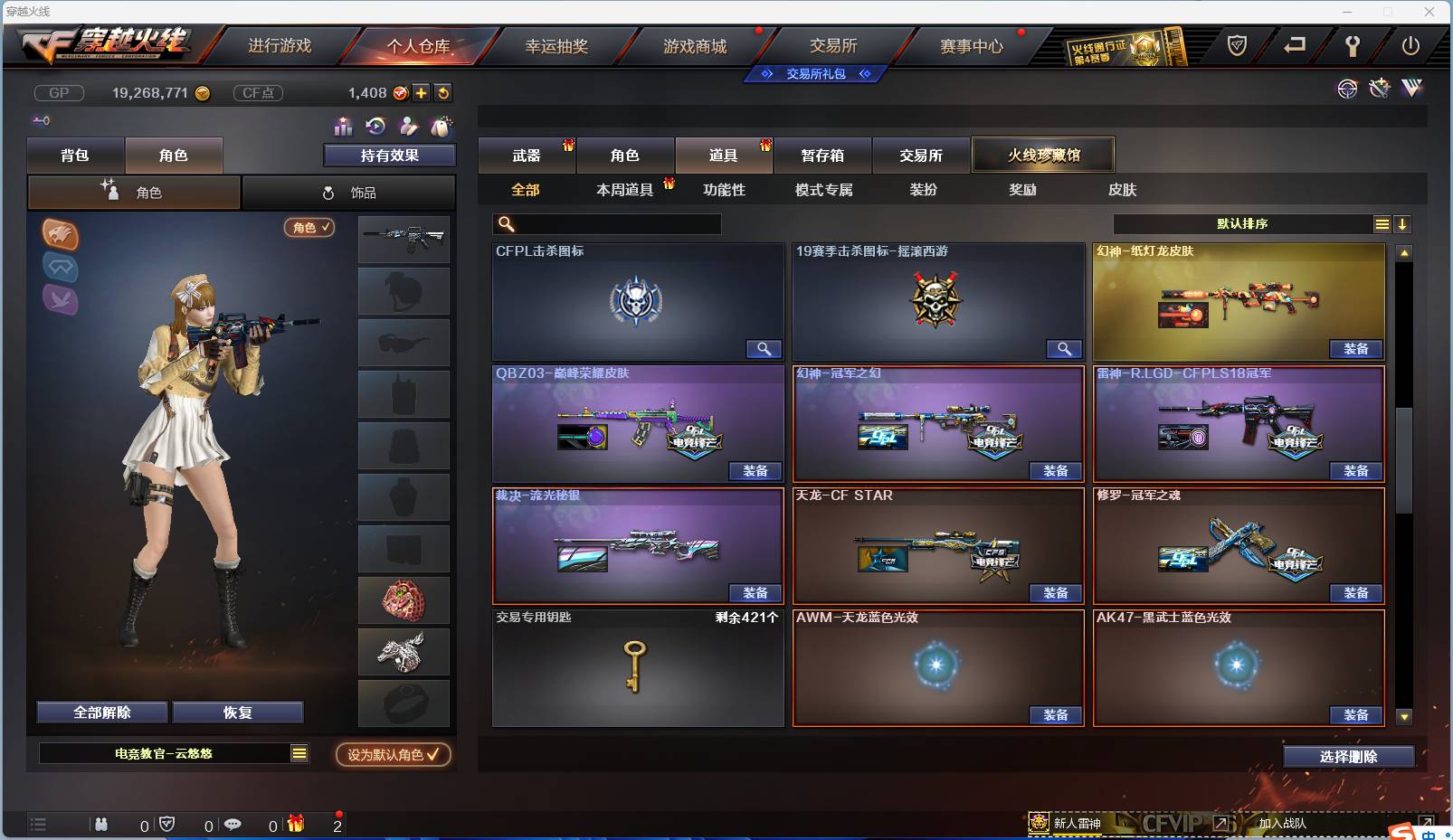
Task: Click the descending sort arrow beside 默认排序
Action: [1403, 222]
